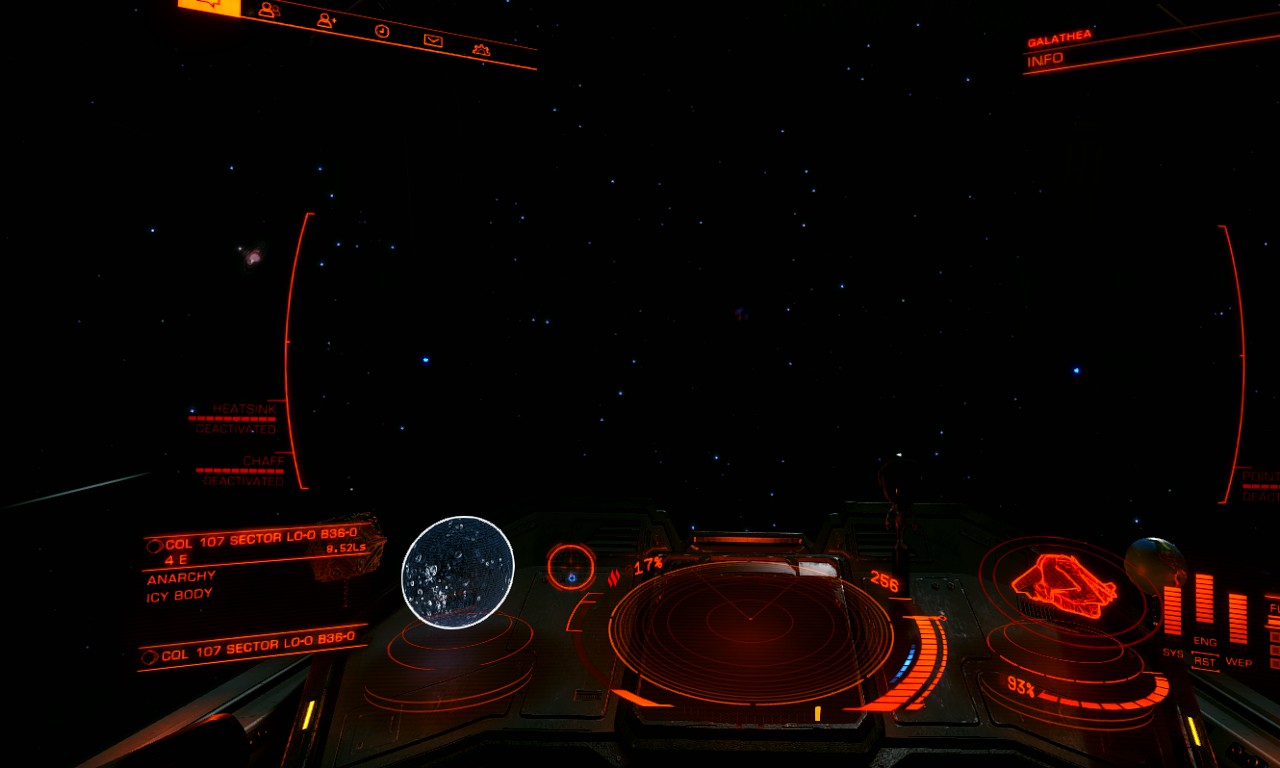Click the circular radar scanner

pyautogui.click(x=750, y=630)
